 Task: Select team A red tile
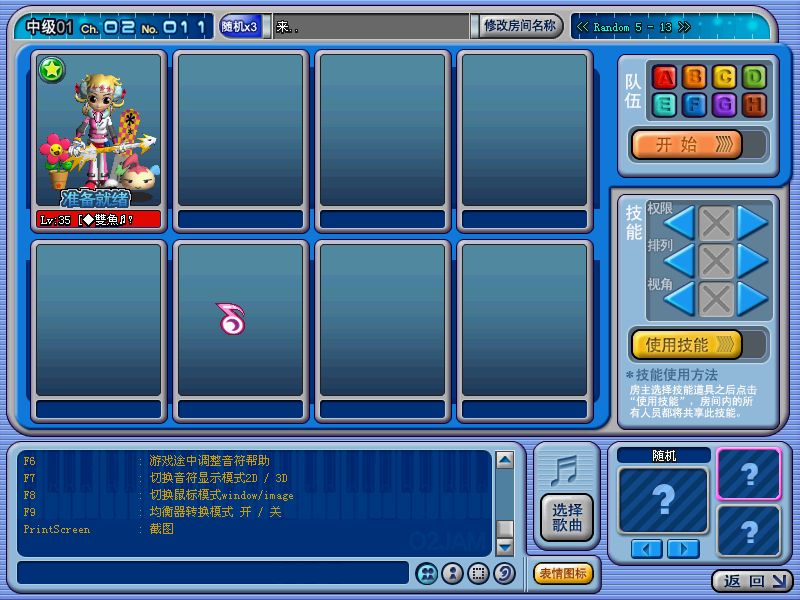click(664, 78)
